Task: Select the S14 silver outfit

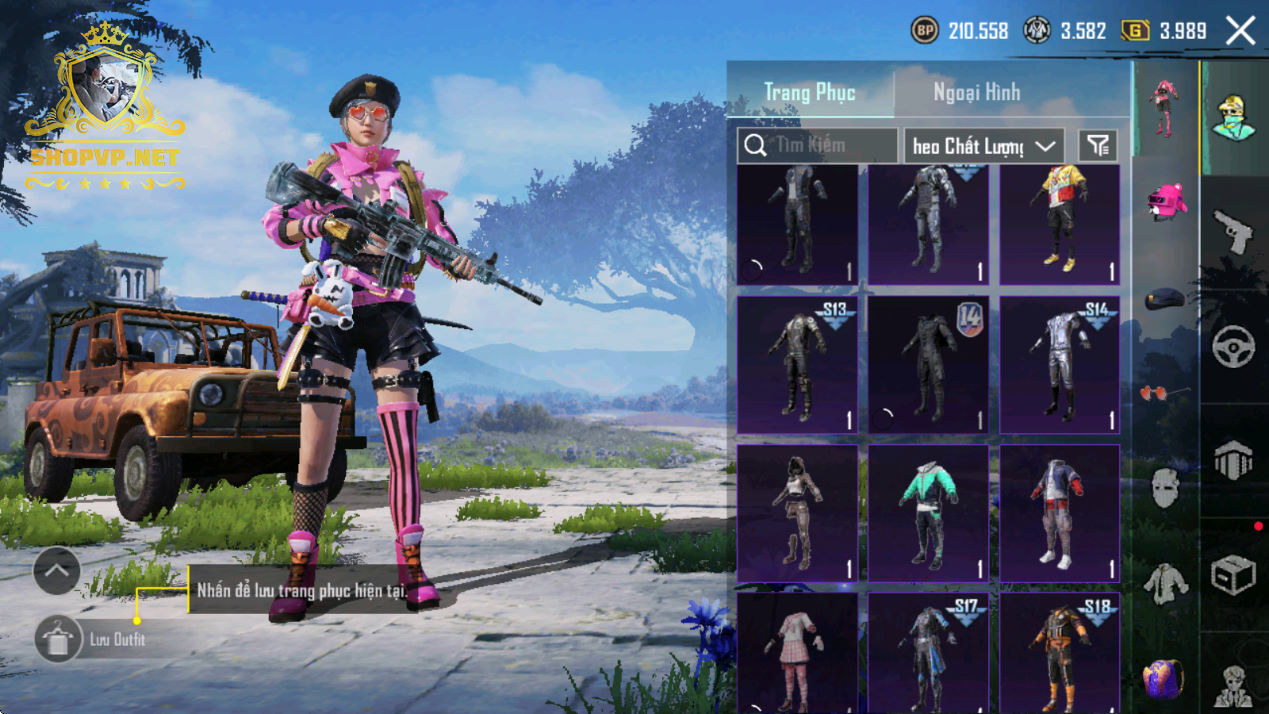Action: click(1060, 364)
